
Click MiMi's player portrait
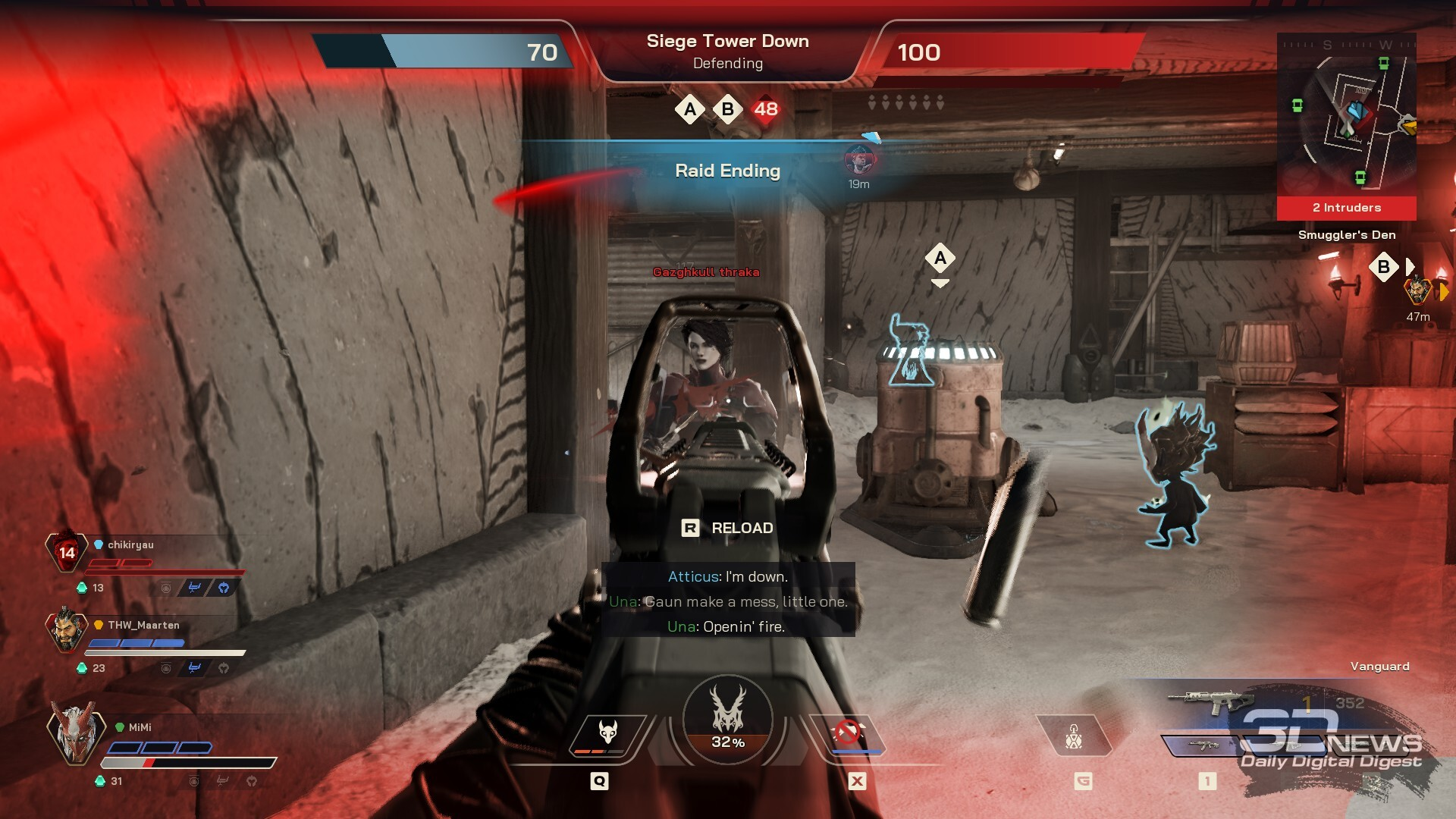[74, 731]
